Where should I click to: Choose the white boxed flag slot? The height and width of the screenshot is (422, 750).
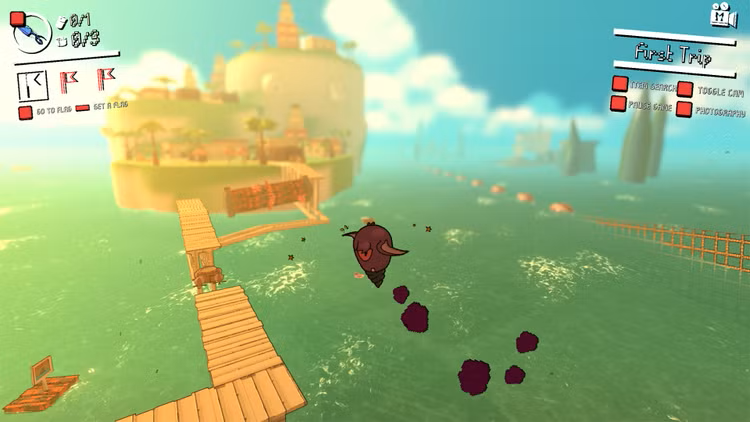click(x=35, y=82)
